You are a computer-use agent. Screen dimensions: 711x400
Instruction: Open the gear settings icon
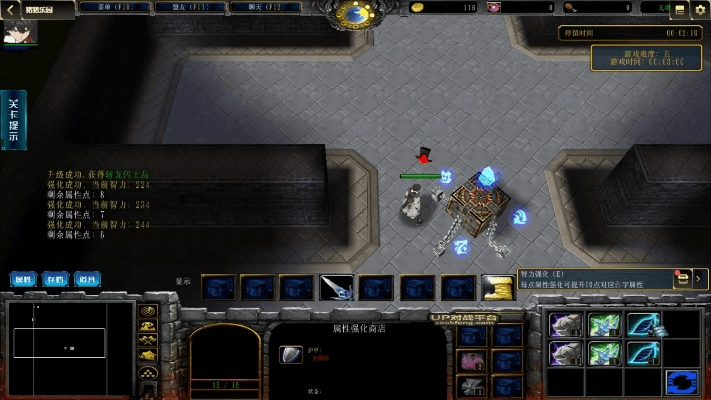[699, 9]
